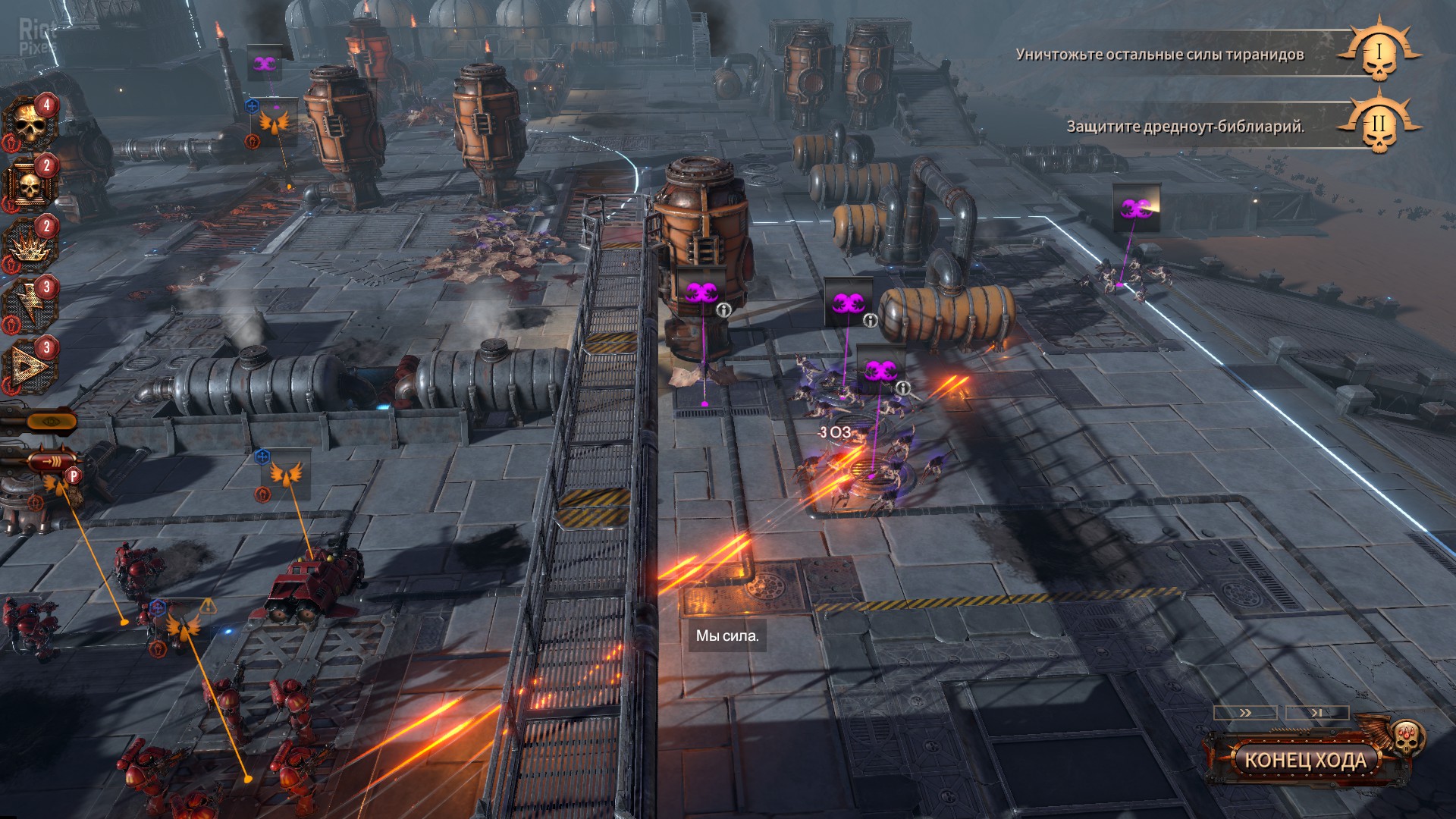
Task: Click the skip-to-end arrow button
Action: point(1317,713)
